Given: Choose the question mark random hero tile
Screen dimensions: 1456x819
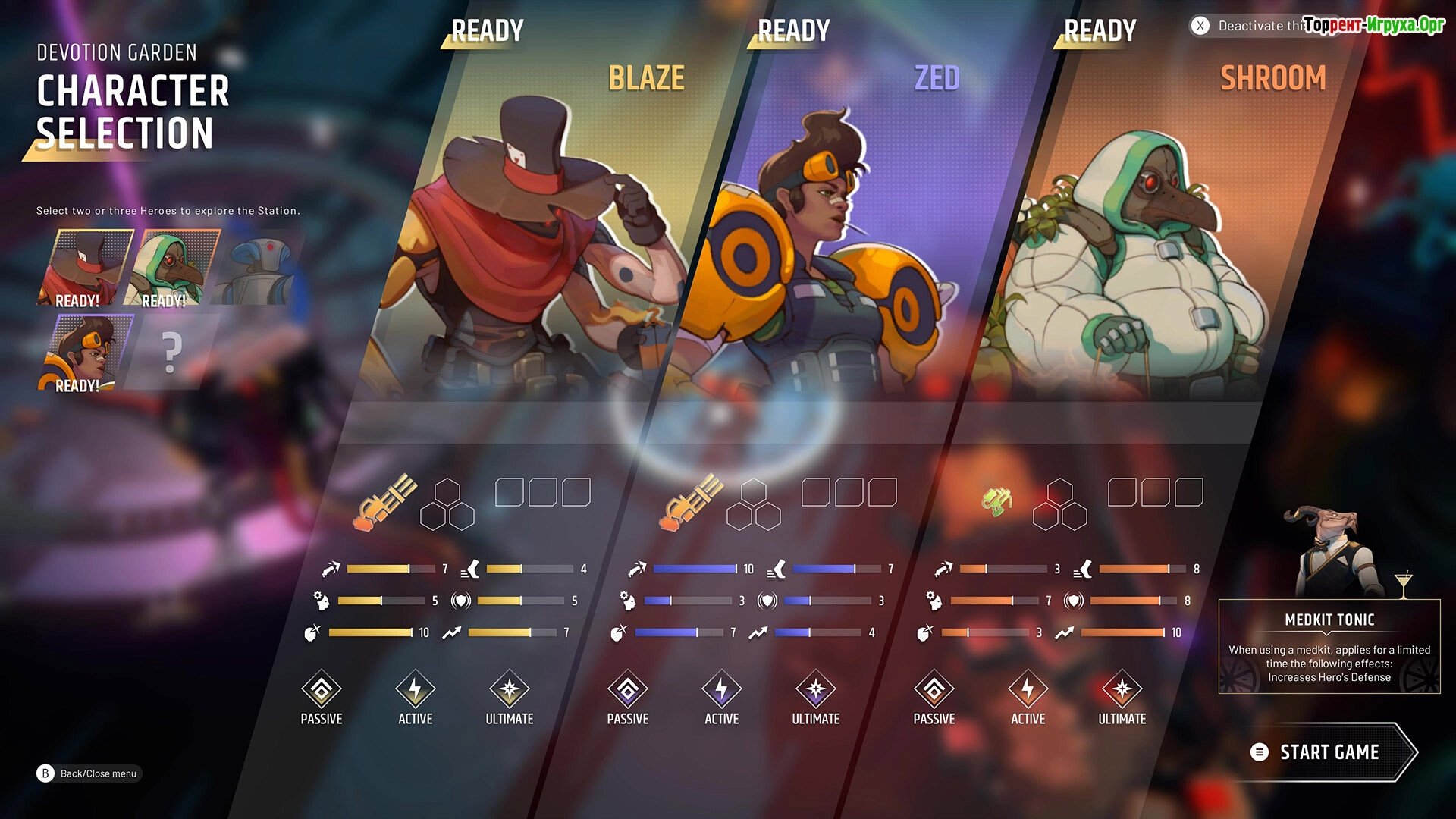Looking at the screenshot, I should click(172, 353).
